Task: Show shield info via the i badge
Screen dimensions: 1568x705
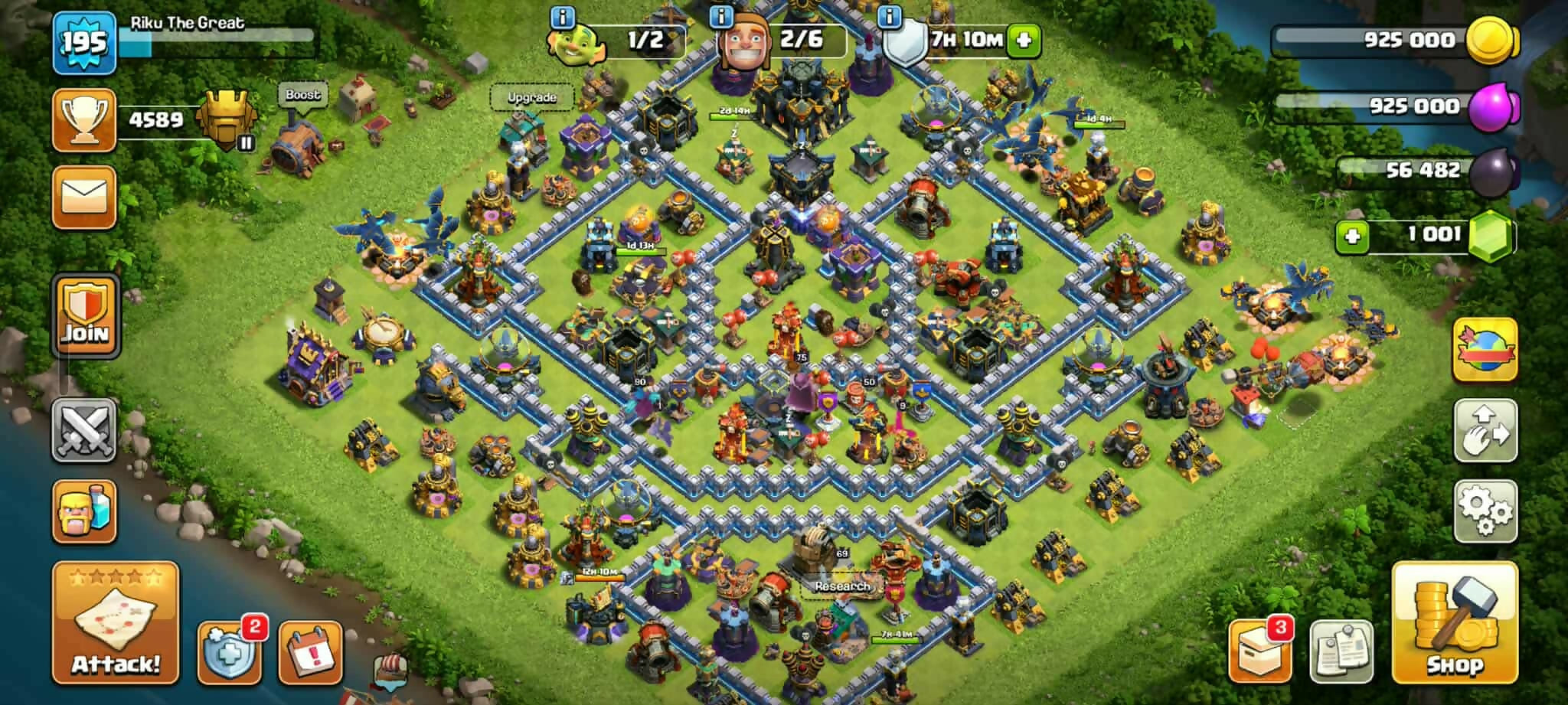Action: click(x=889, y=17)
